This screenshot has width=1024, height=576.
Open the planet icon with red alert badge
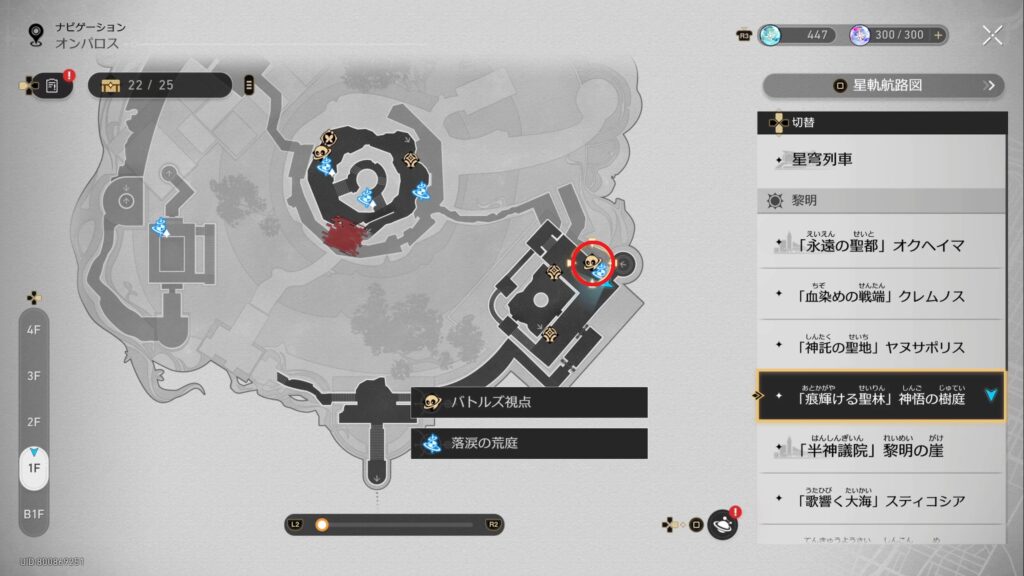[722, 524]
